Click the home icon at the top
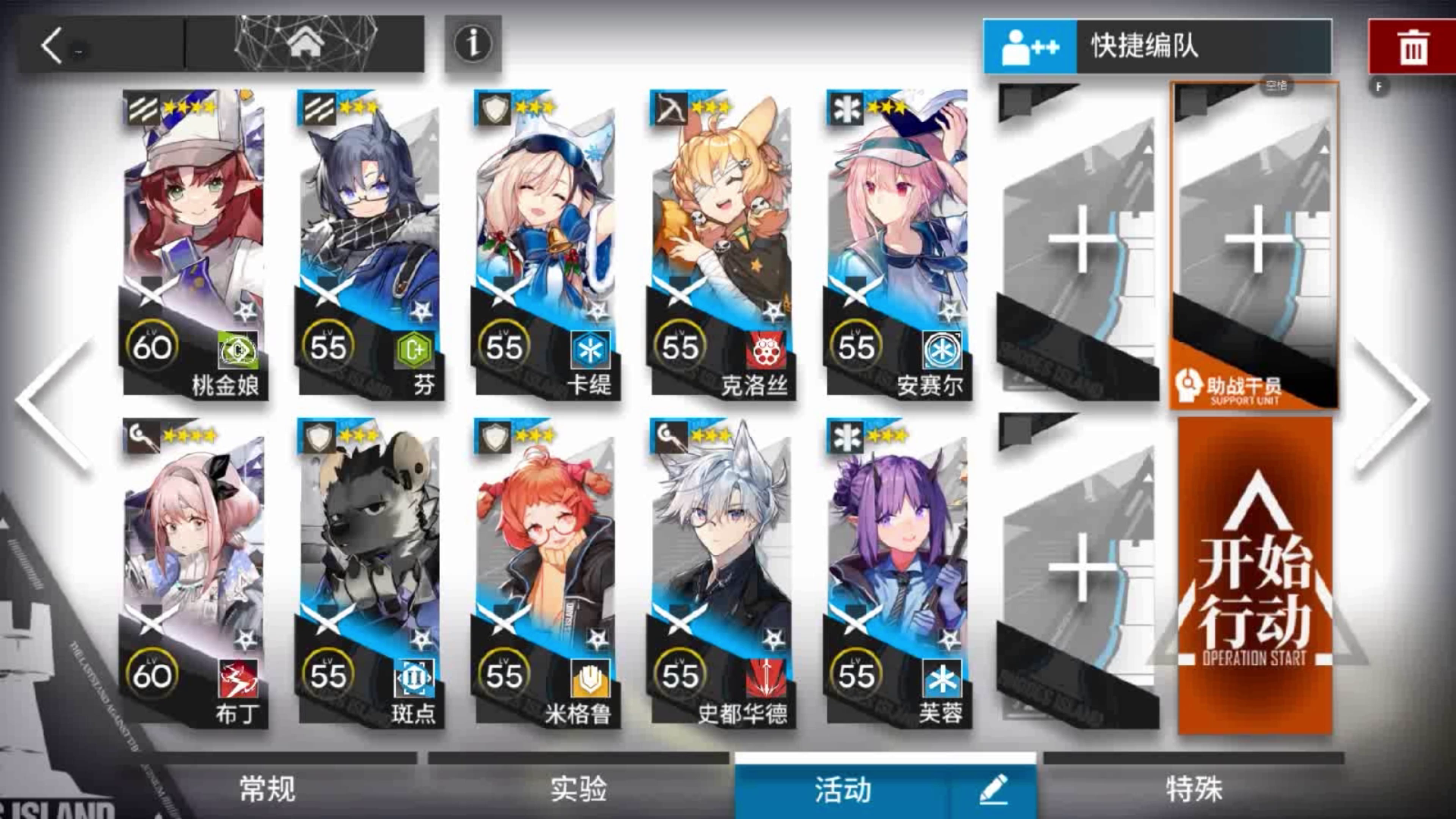The image size is (1456, 819). click(x=306, y=41)
